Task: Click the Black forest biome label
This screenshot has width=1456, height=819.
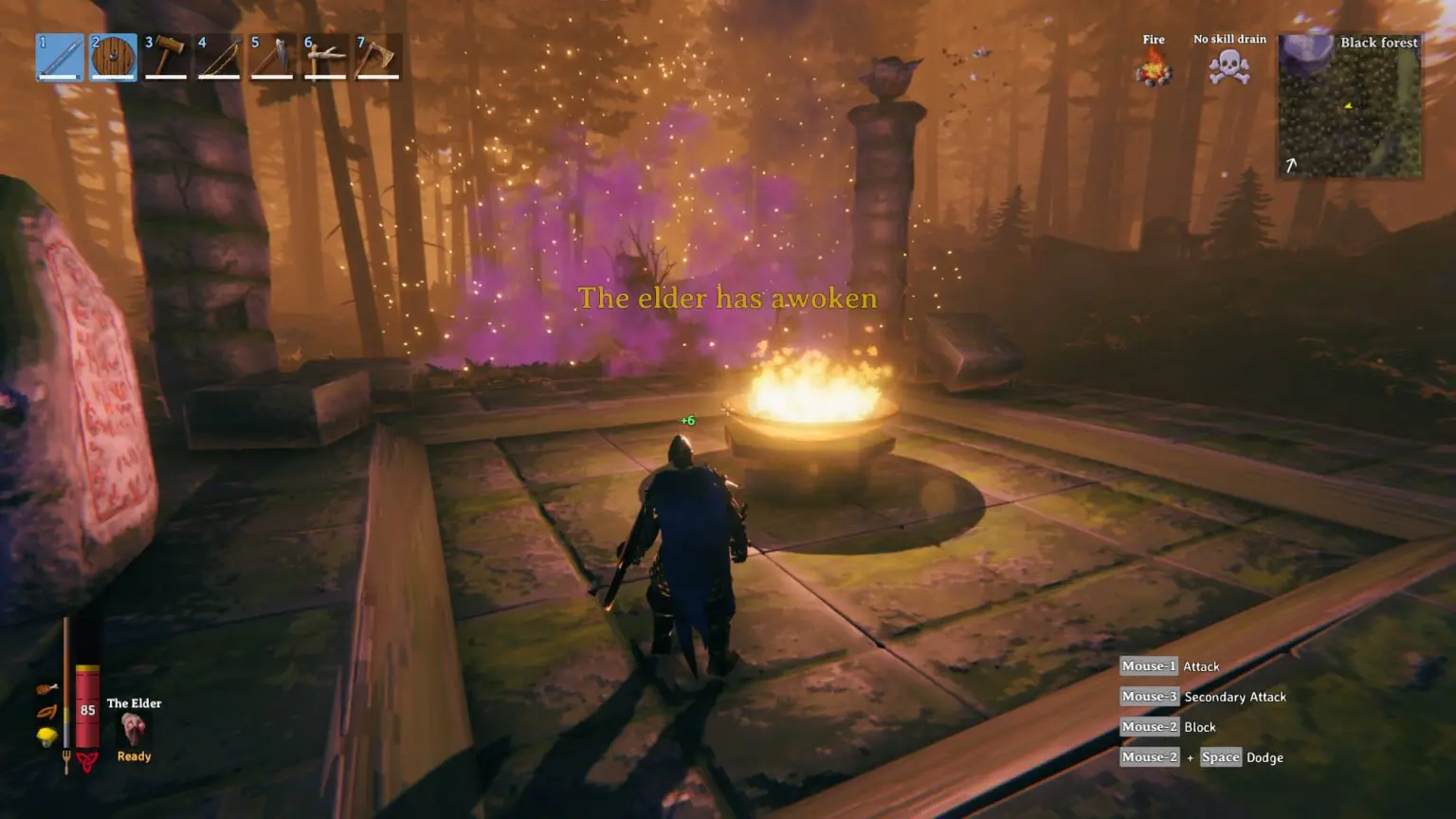Action: tap(1379, 43)
